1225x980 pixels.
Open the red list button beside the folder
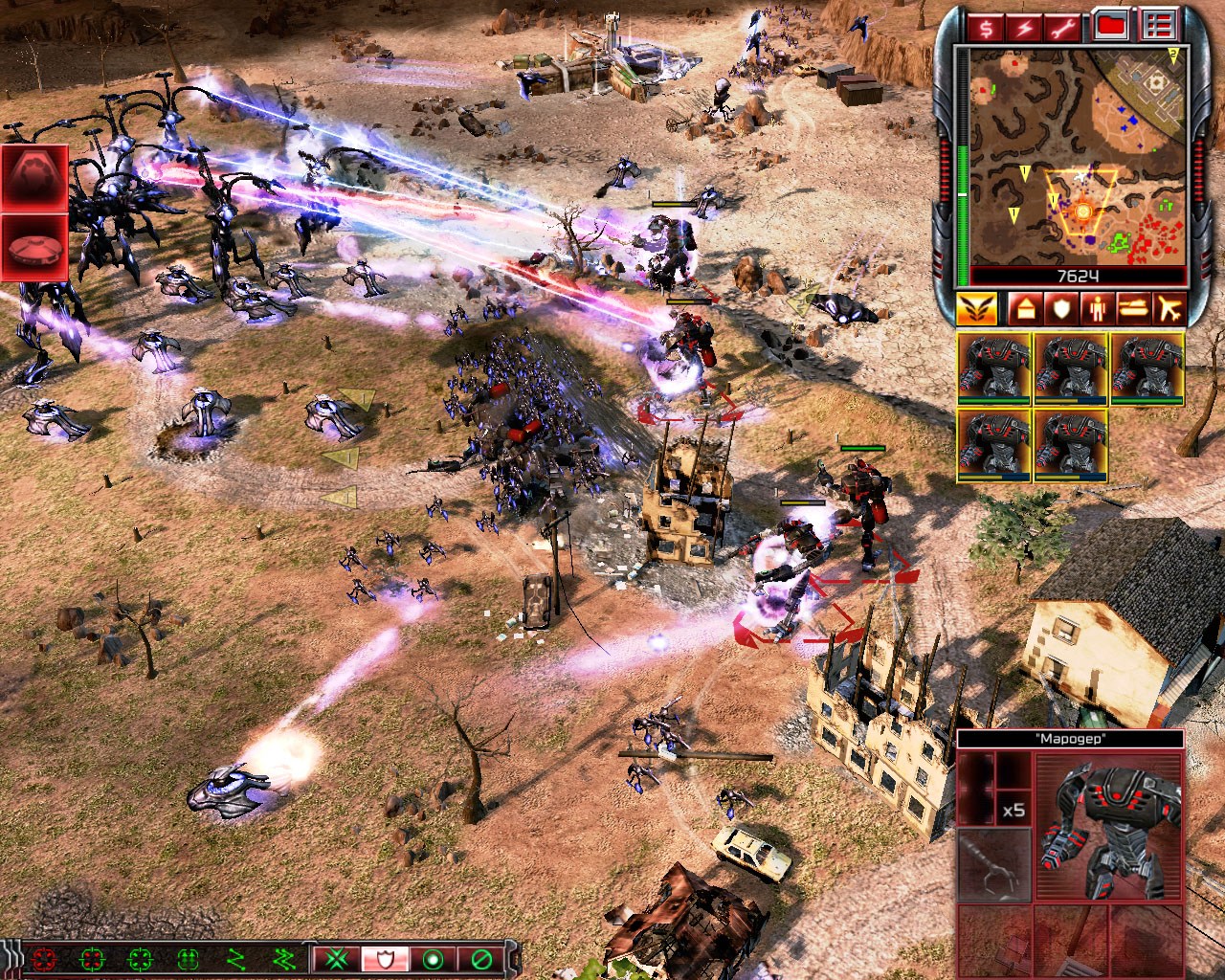click(x=1159, y=26)
